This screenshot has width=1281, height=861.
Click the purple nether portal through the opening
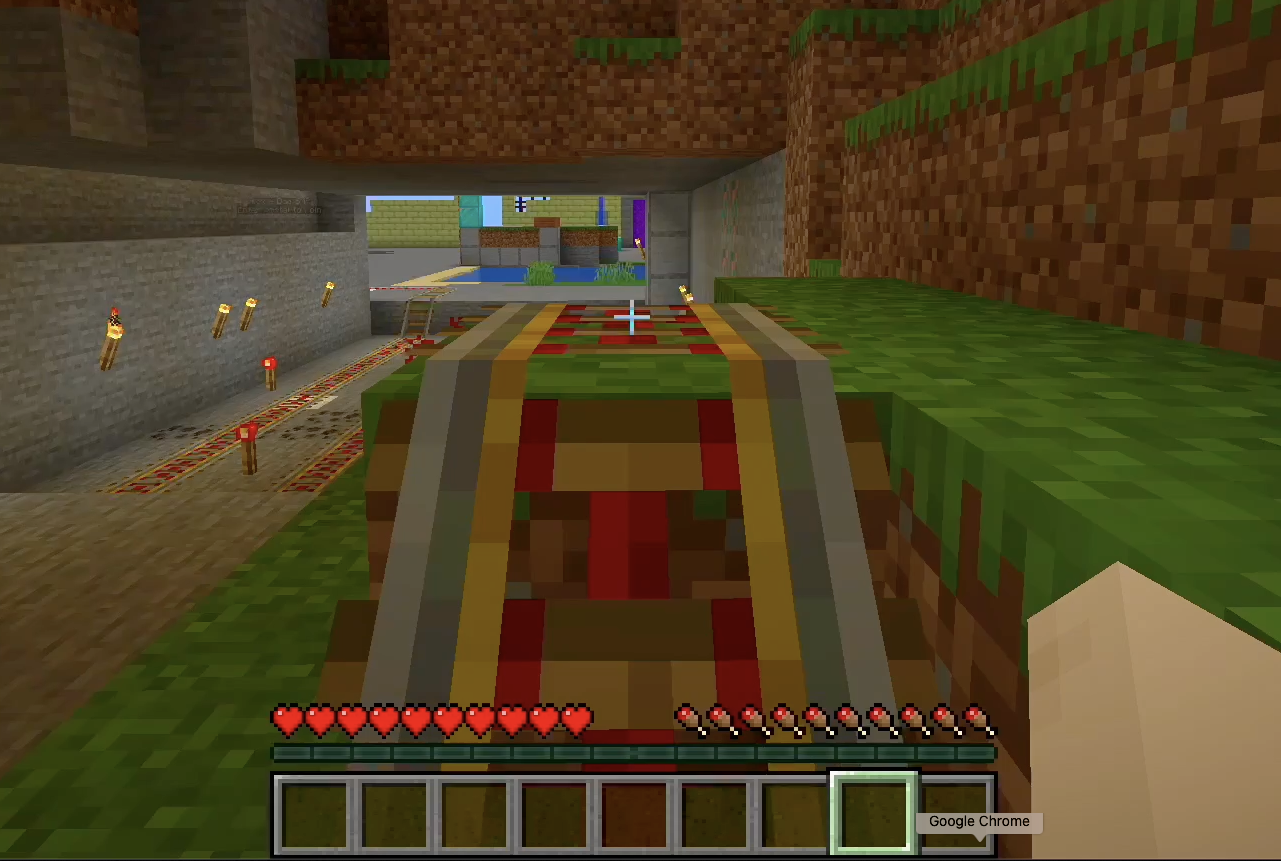[639, 220]
